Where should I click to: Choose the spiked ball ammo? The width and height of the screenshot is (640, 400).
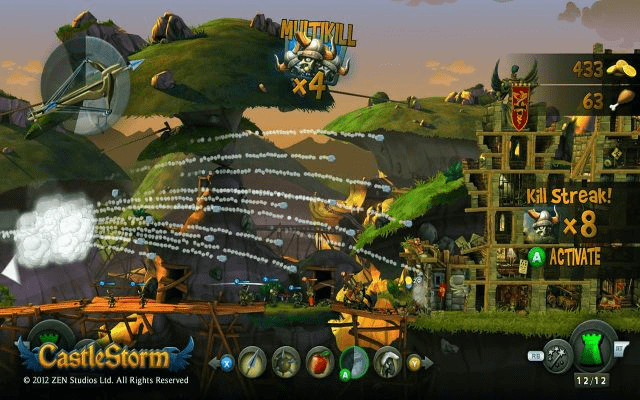[x=286, y=360]
